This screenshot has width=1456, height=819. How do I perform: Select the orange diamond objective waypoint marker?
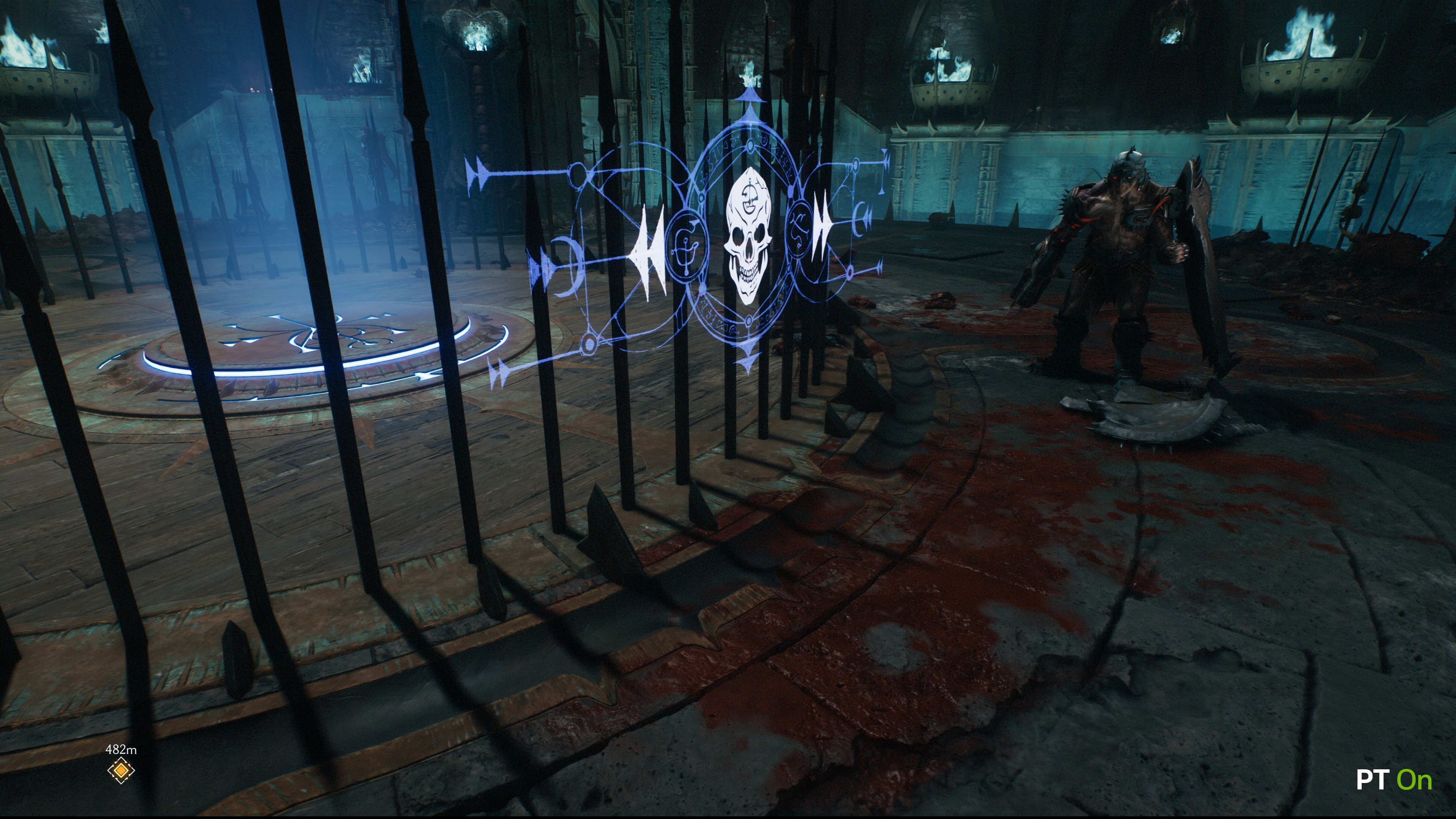[x=121, y=770]
